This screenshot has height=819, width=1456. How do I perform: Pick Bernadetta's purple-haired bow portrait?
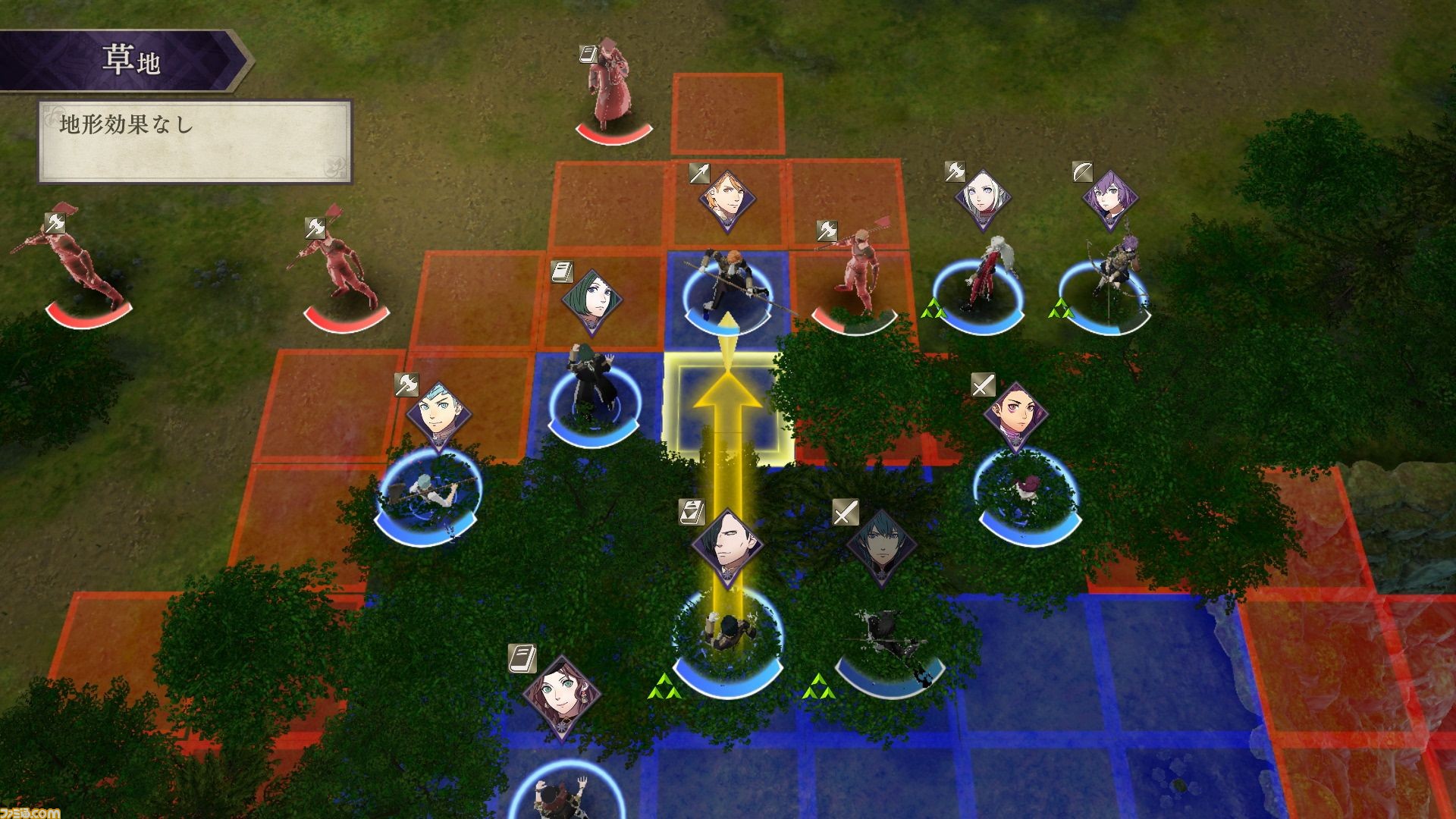pyautogui.click(x=1109, y=199)
